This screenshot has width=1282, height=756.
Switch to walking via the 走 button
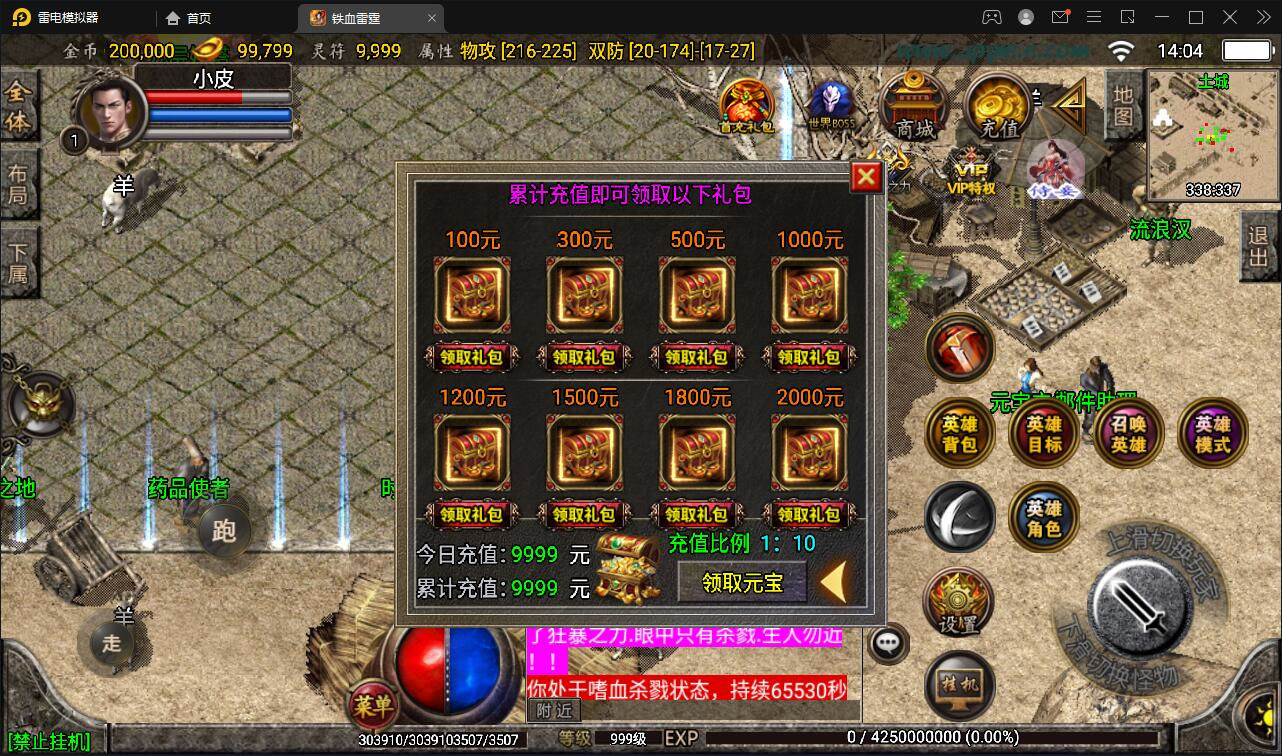(x=110, y=643)
